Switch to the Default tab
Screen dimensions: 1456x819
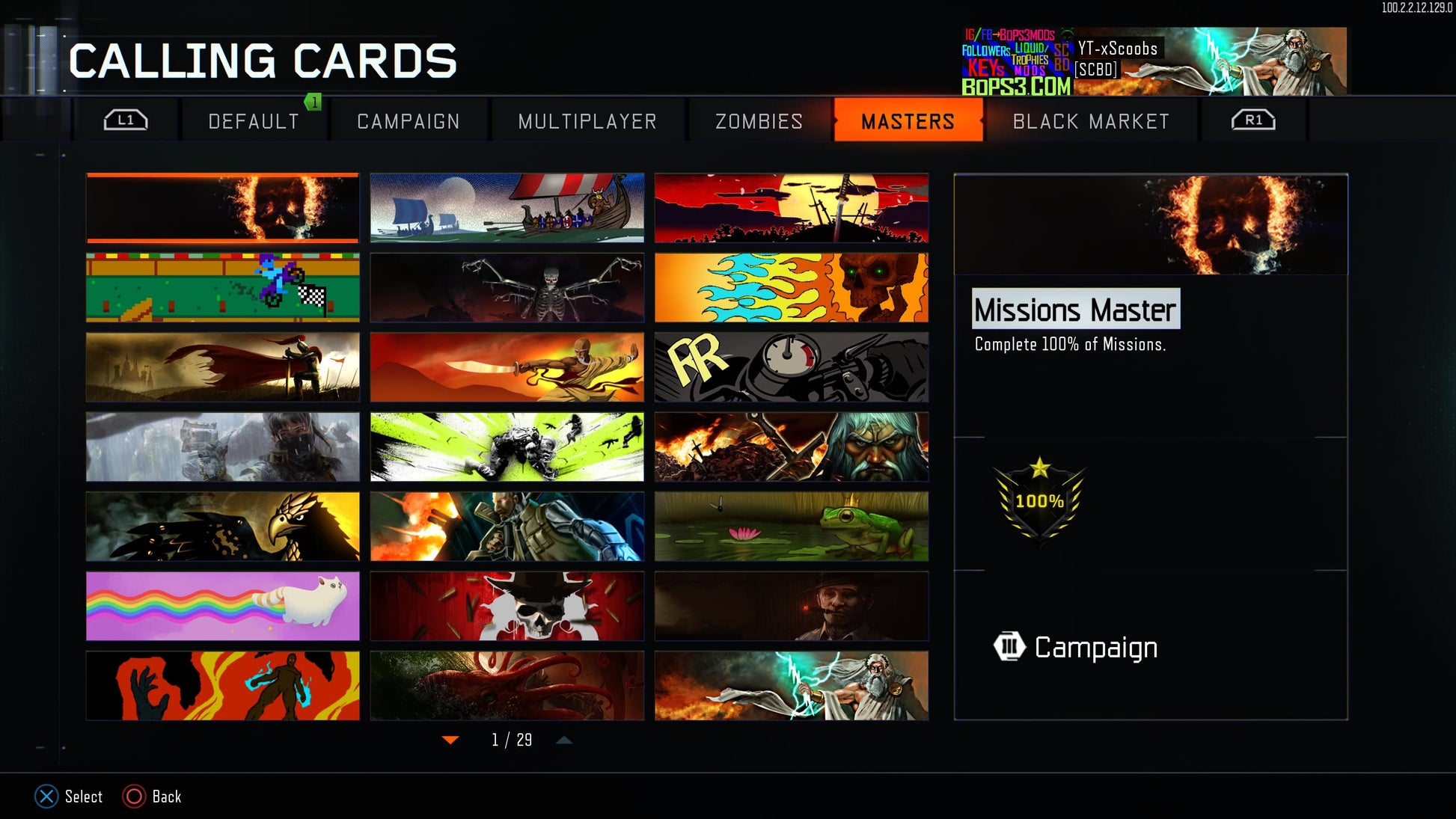click(x=254, y=121)
